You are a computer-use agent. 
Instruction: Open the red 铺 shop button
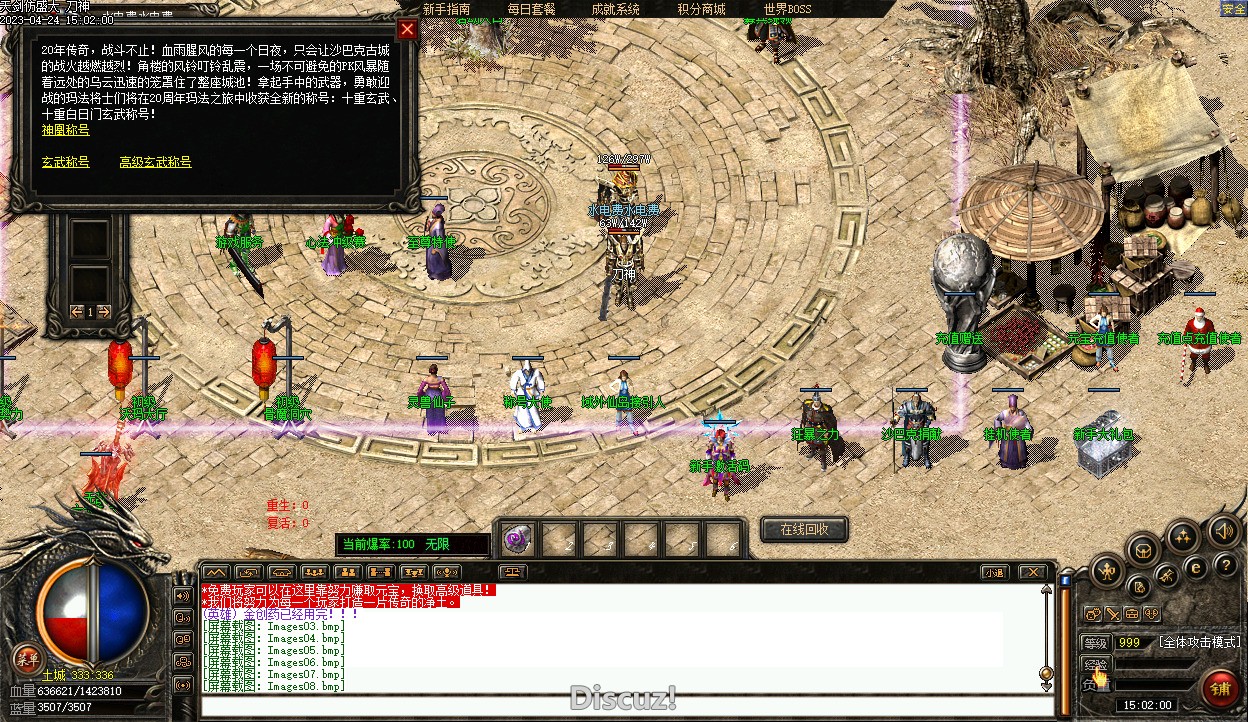1220,688
